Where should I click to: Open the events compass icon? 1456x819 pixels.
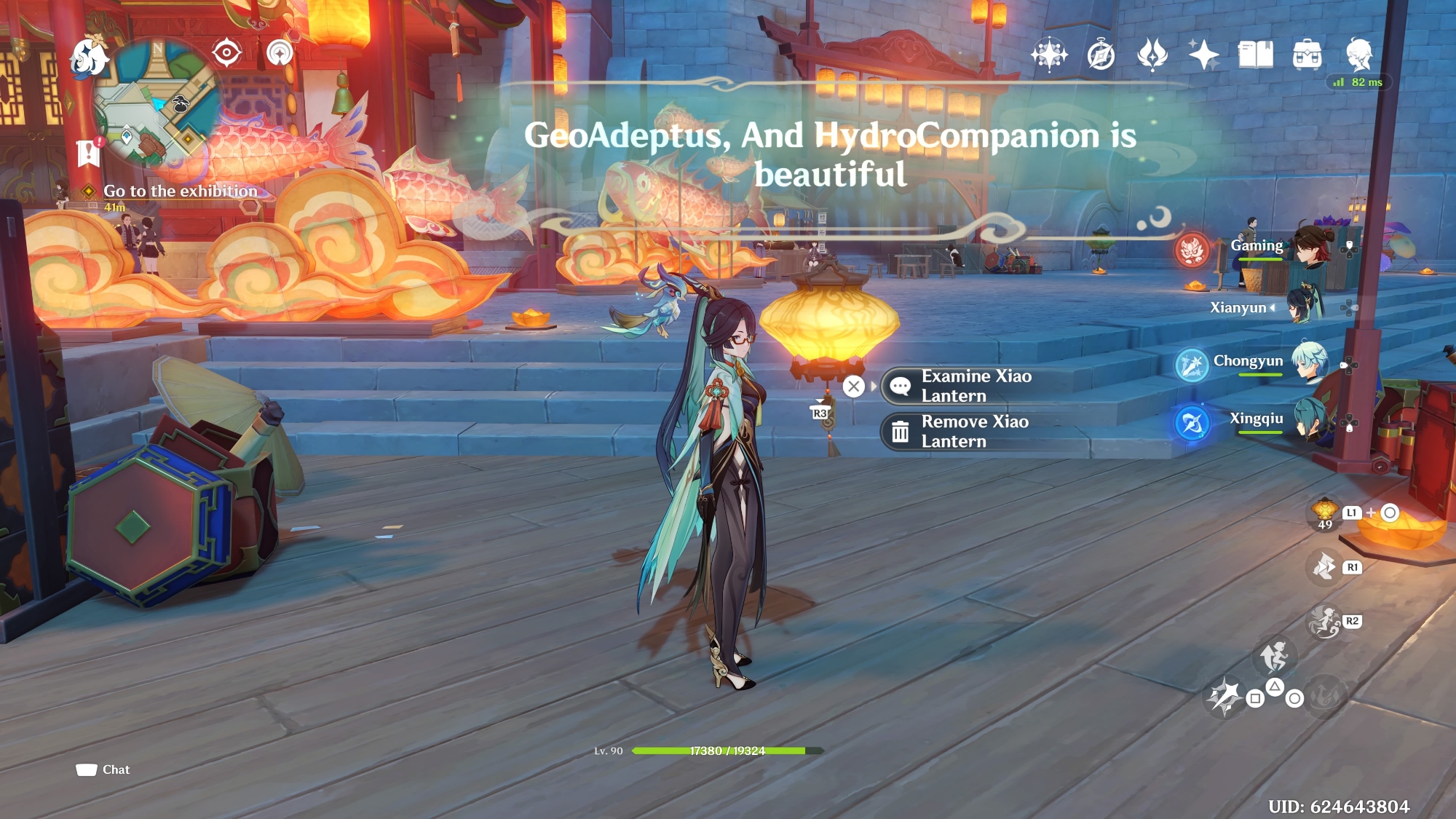point(1101,55)
